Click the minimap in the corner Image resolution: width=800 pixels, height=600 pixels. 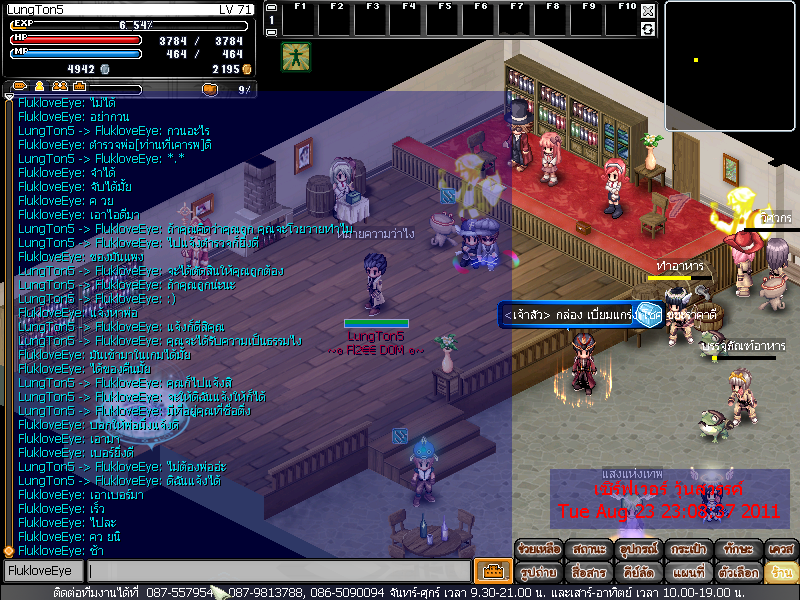[x=730, y=50]
